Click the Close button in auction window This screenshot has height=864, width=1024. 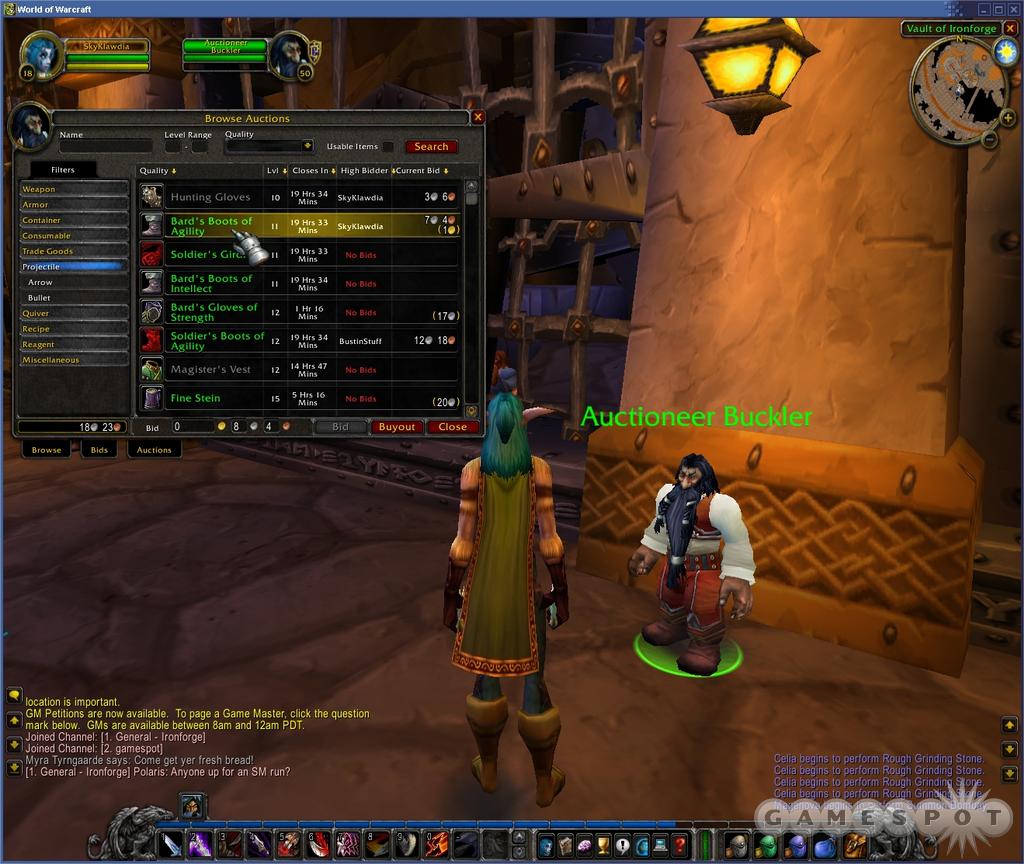tap(452, 427)
